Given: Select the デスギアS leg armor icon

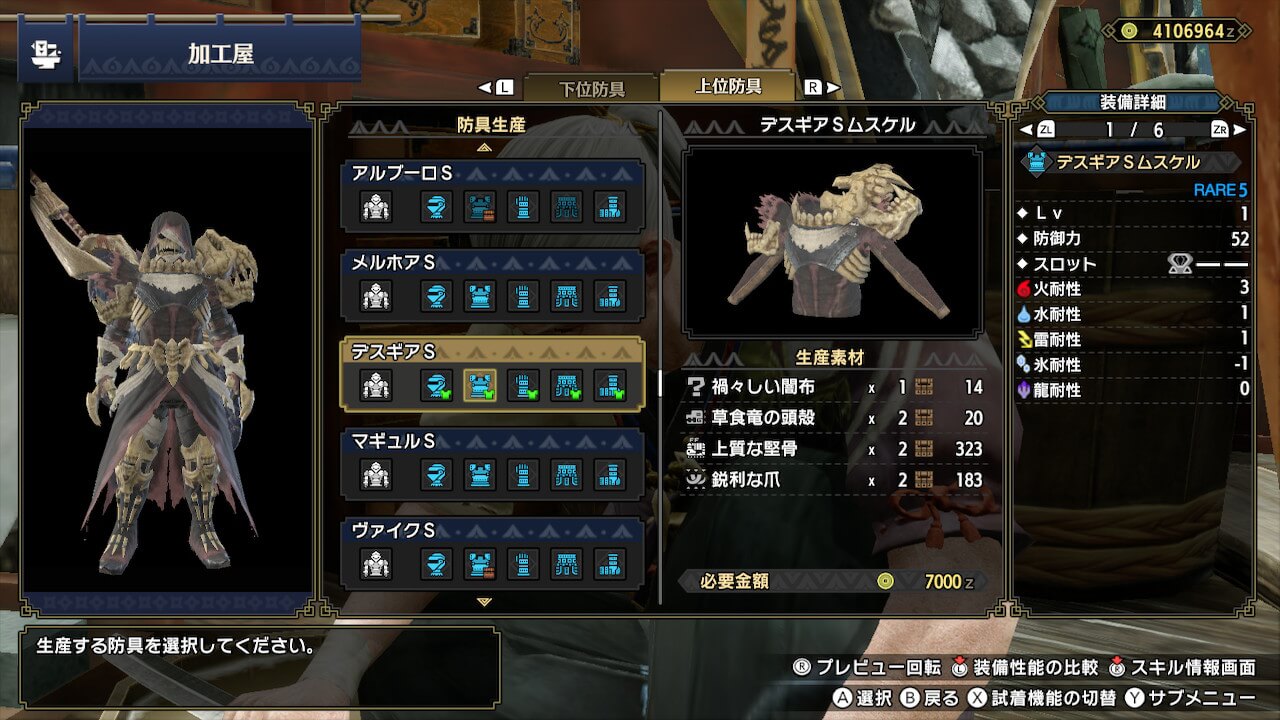Looking at the screenshot, I should 610,385.
